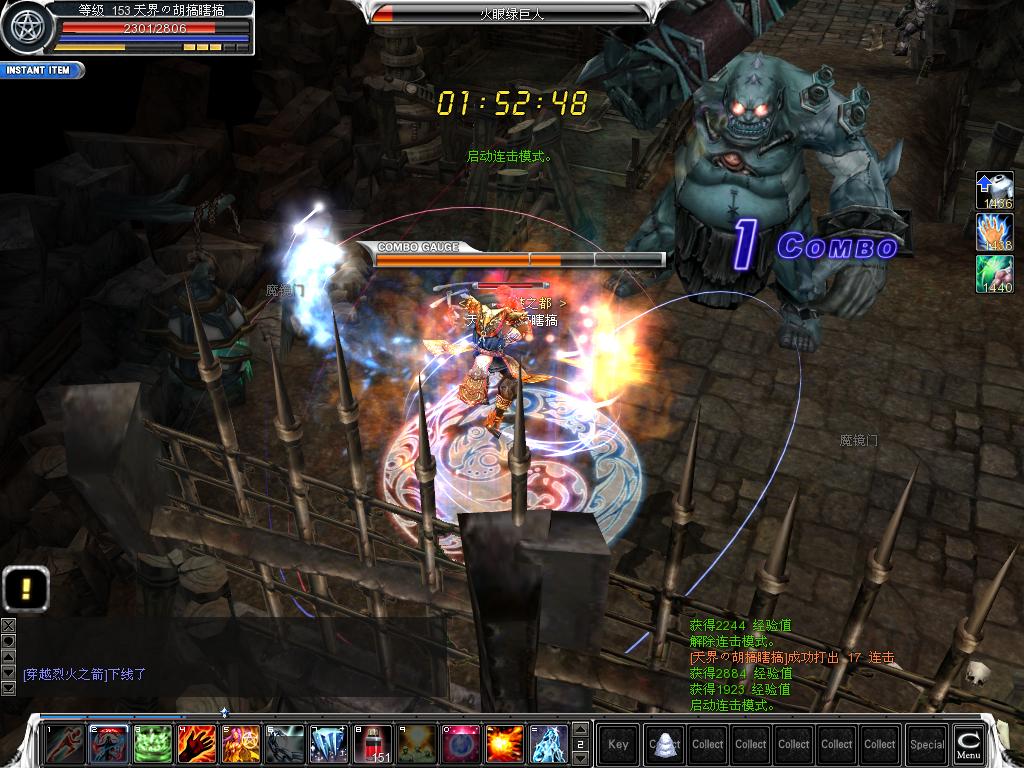
Task: Cast the flaming hand skill
Action: 197,744
